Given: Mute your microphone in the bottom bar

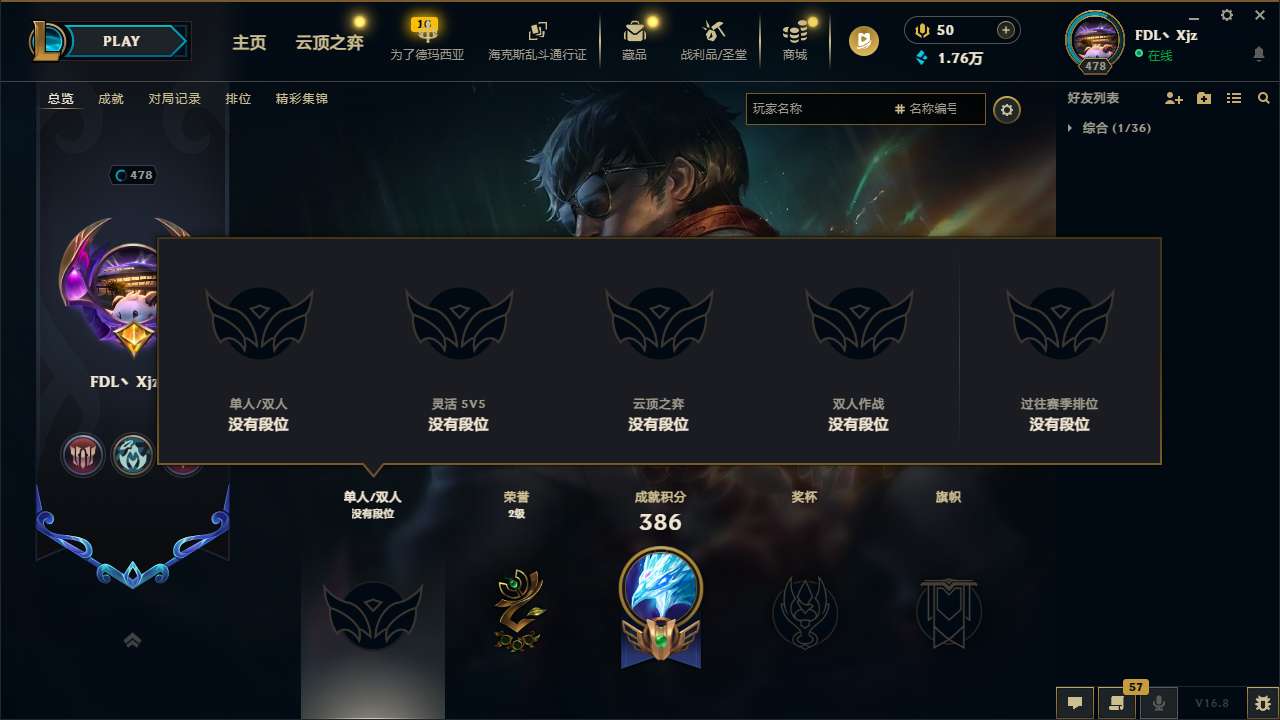Looking at the screenshot, I should [1158, 703].
